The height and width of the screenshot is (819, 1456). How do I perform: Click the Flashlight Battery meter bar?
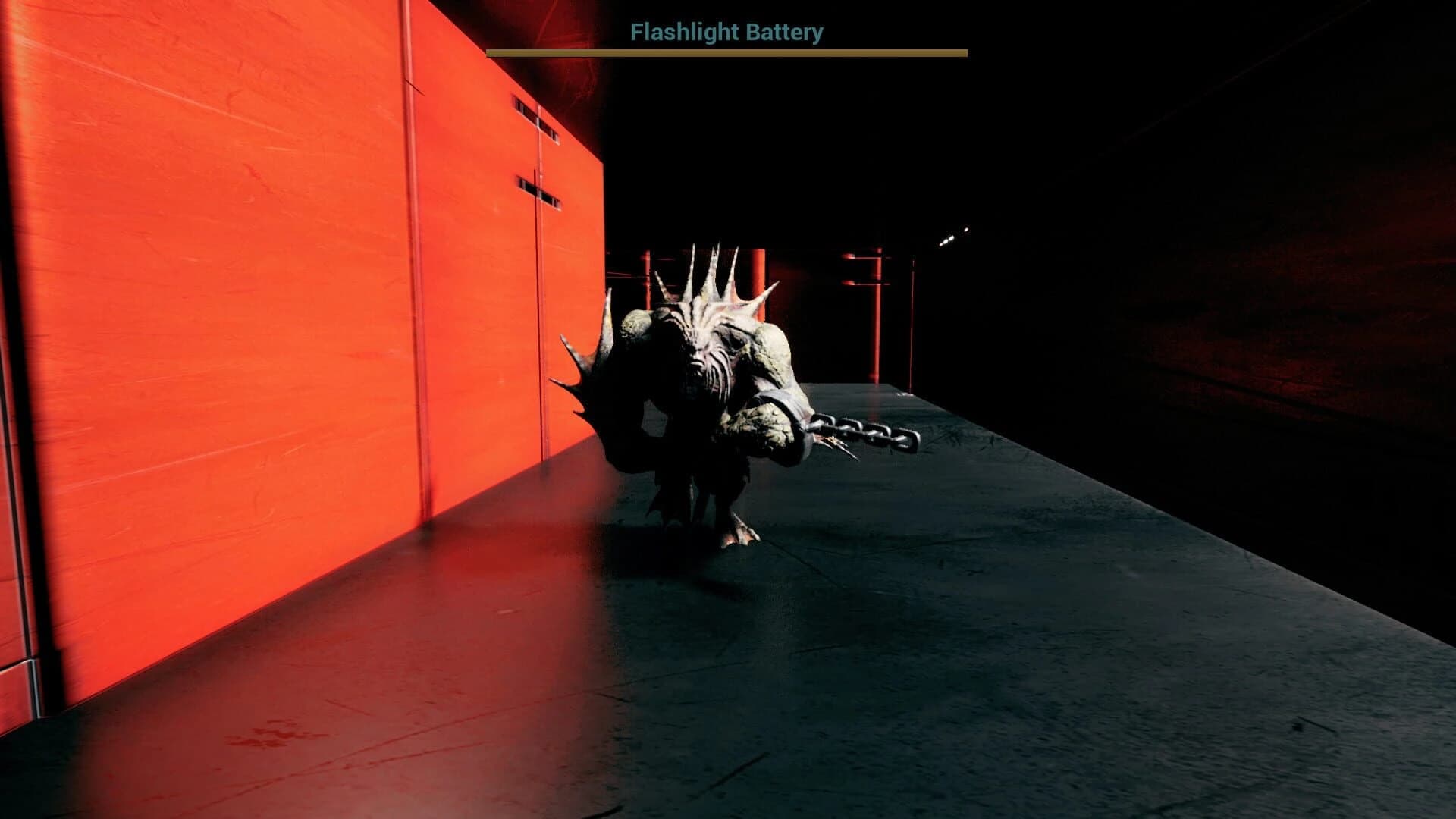tap(728, 54)
